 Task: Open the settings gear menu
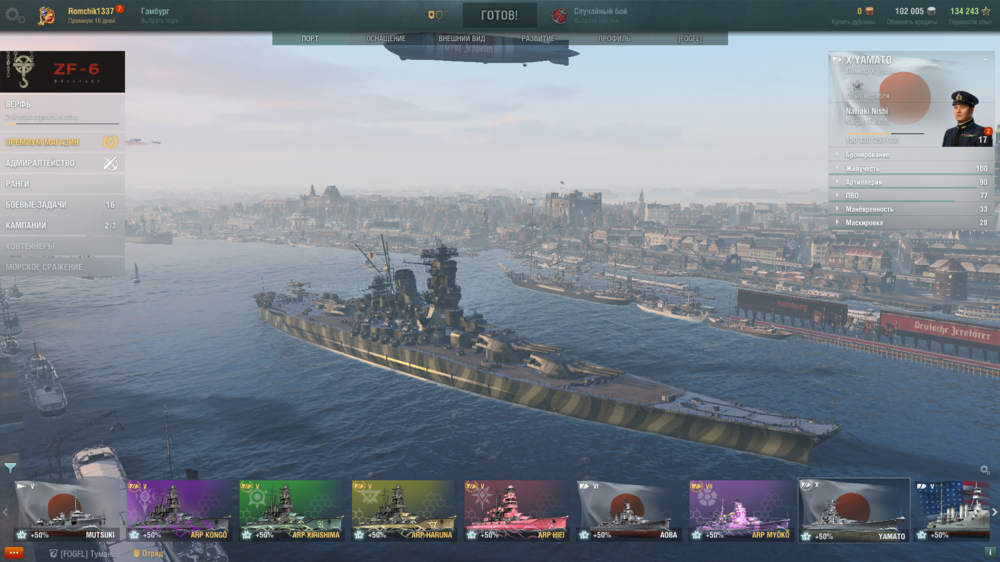[x=15, y=16]
